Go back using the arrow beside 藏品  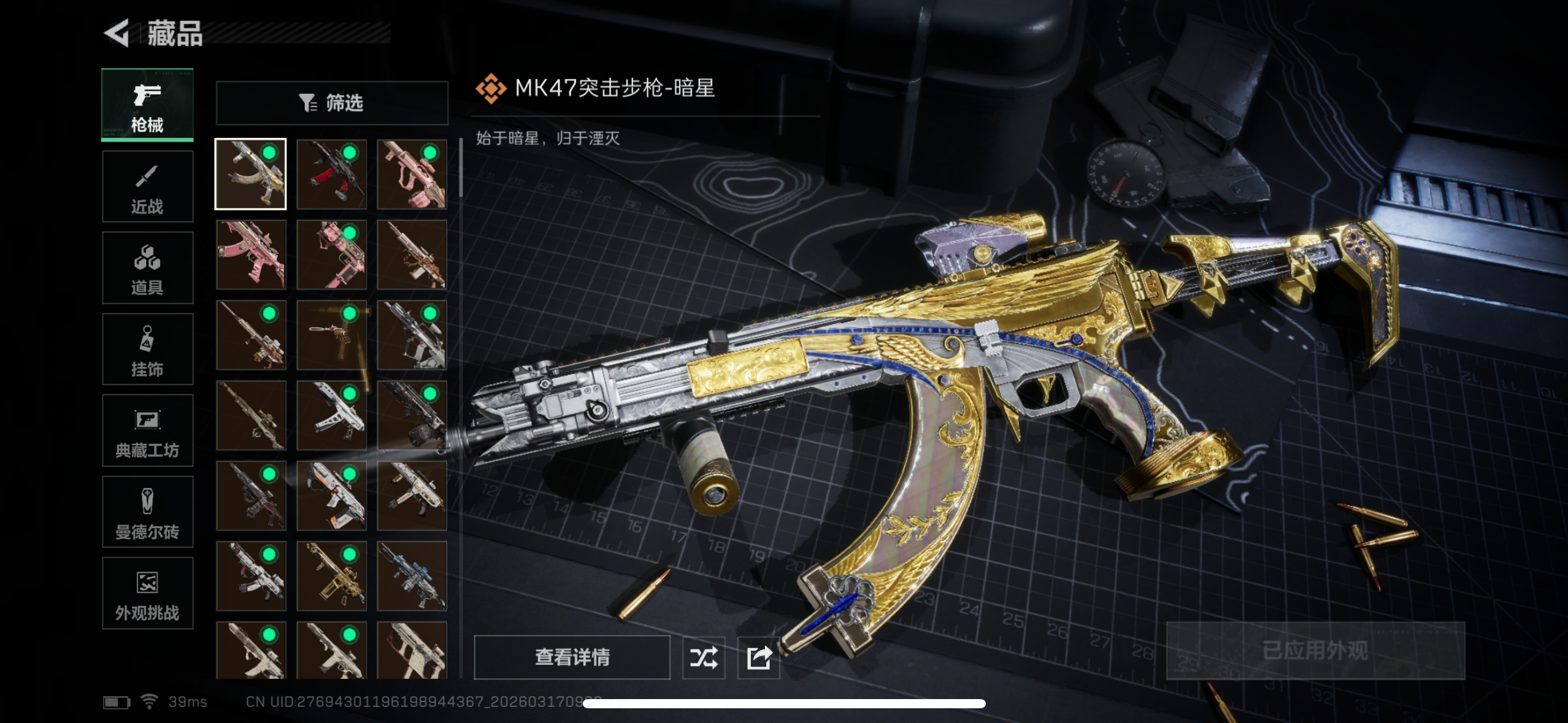(117, 33)
